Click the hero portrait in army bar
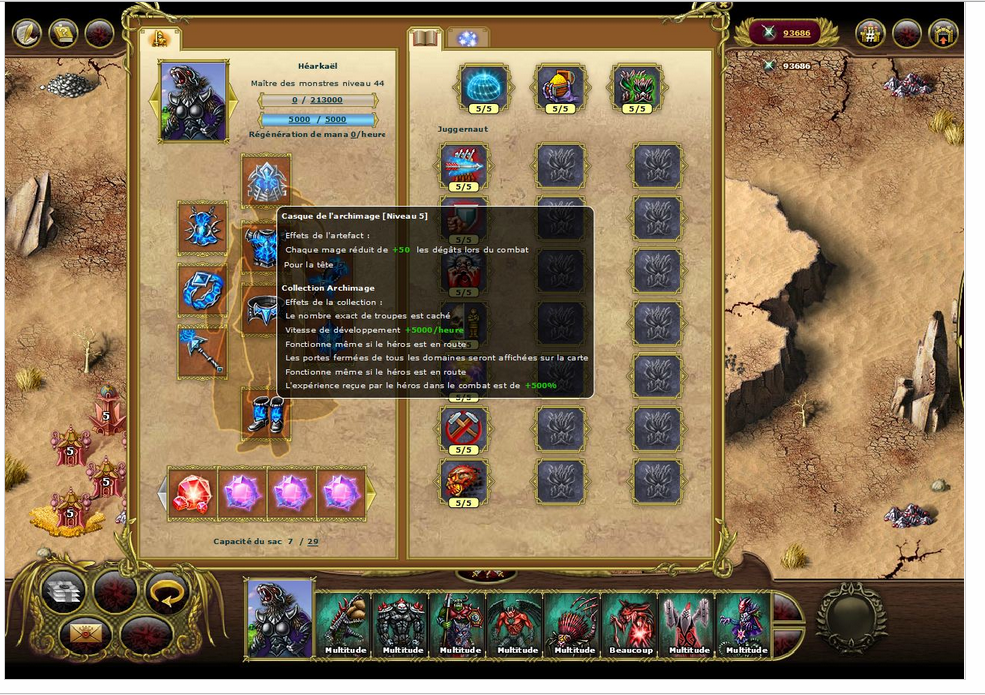 pos(280,620)
